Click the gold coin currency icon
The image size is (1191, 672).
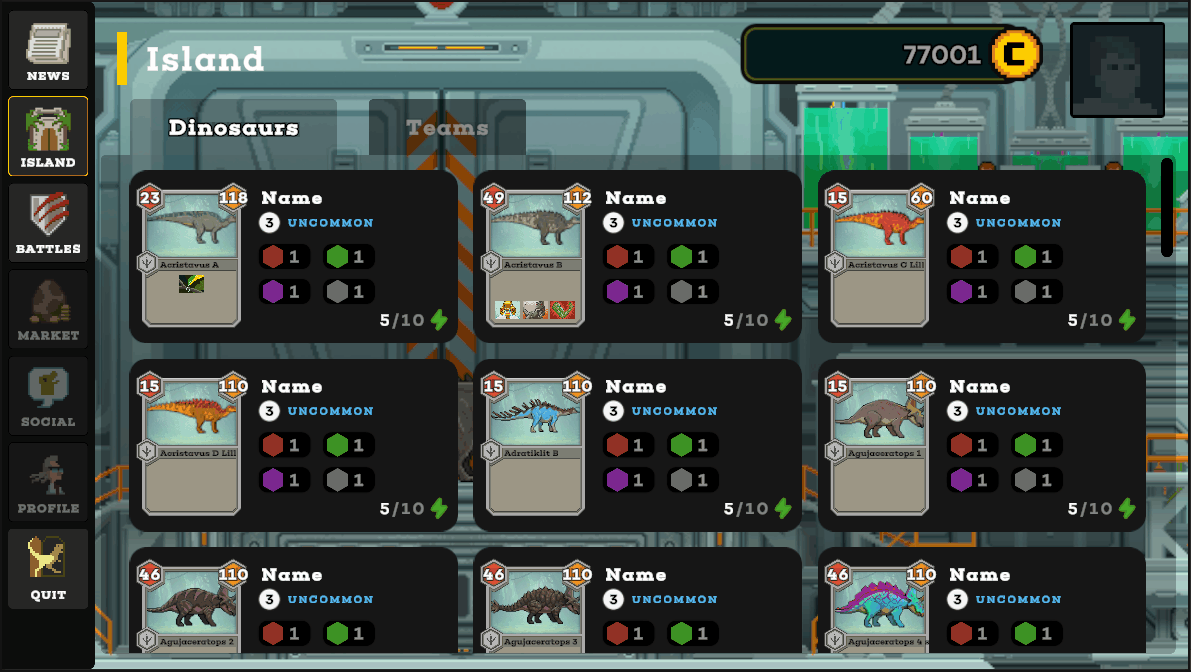pos(1016,54)
